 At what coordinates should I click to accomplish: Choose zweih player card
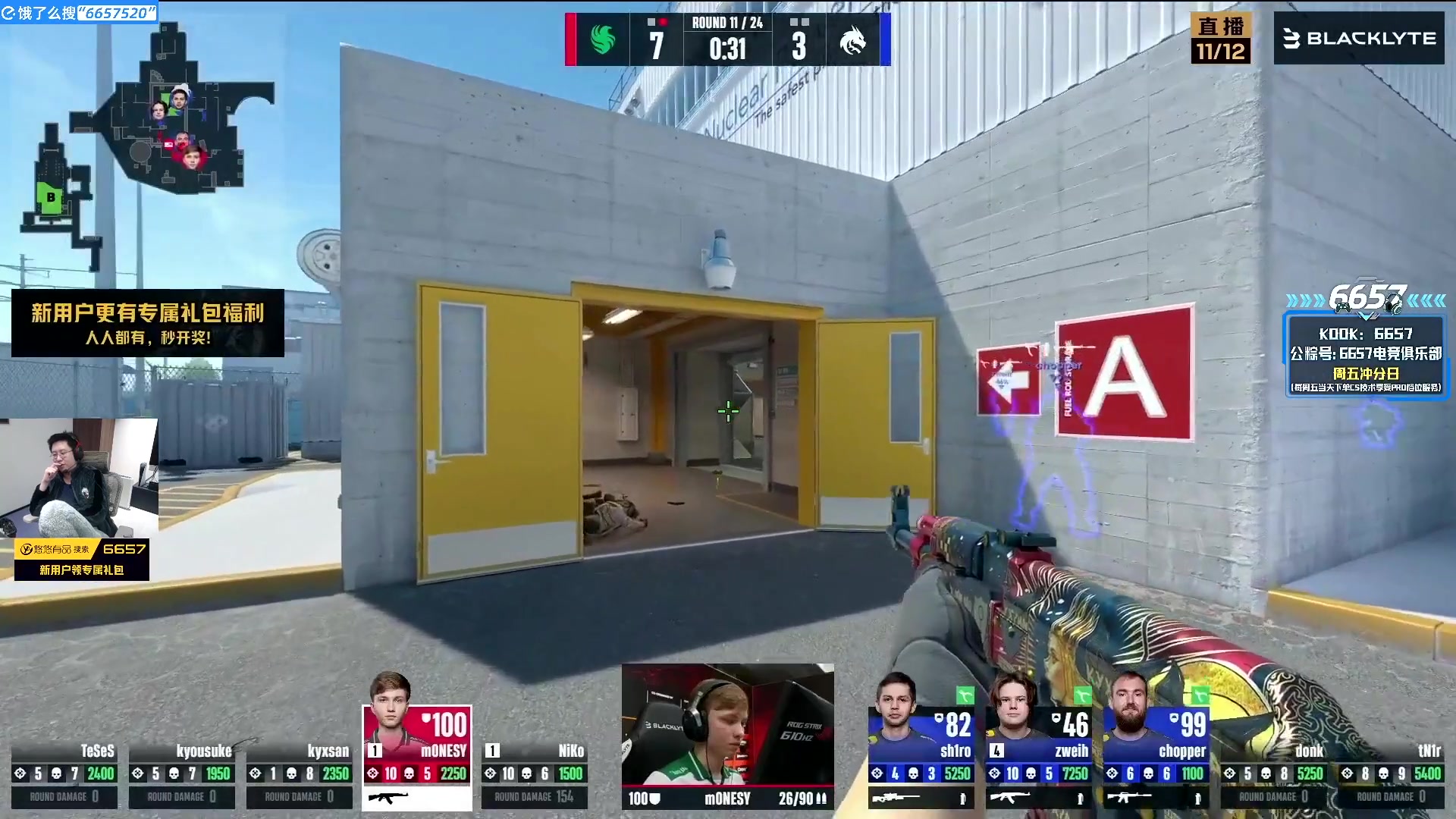pyautogui.click(x=1038, y=757)
